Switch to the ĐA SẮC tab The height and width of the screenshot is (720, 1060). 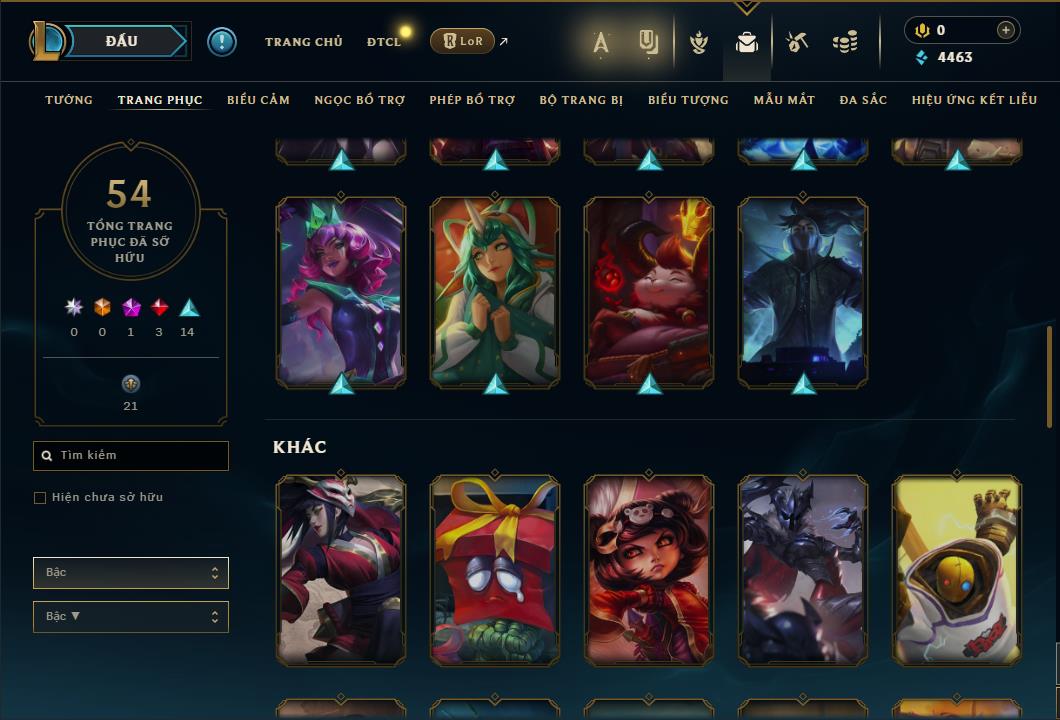tap(863, 100)
